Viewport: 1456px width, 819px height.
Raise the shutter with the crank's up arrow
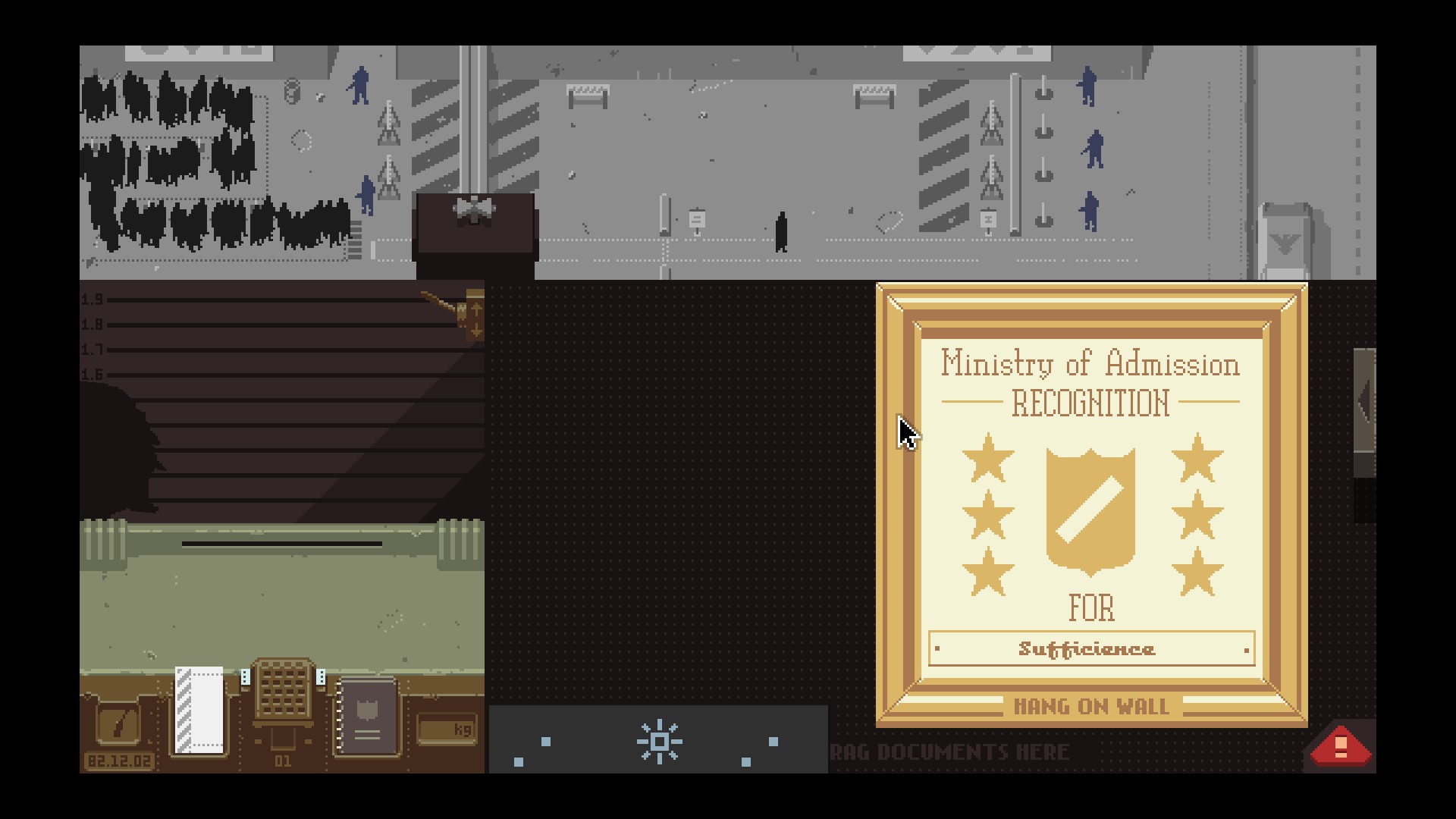(475, 307)
